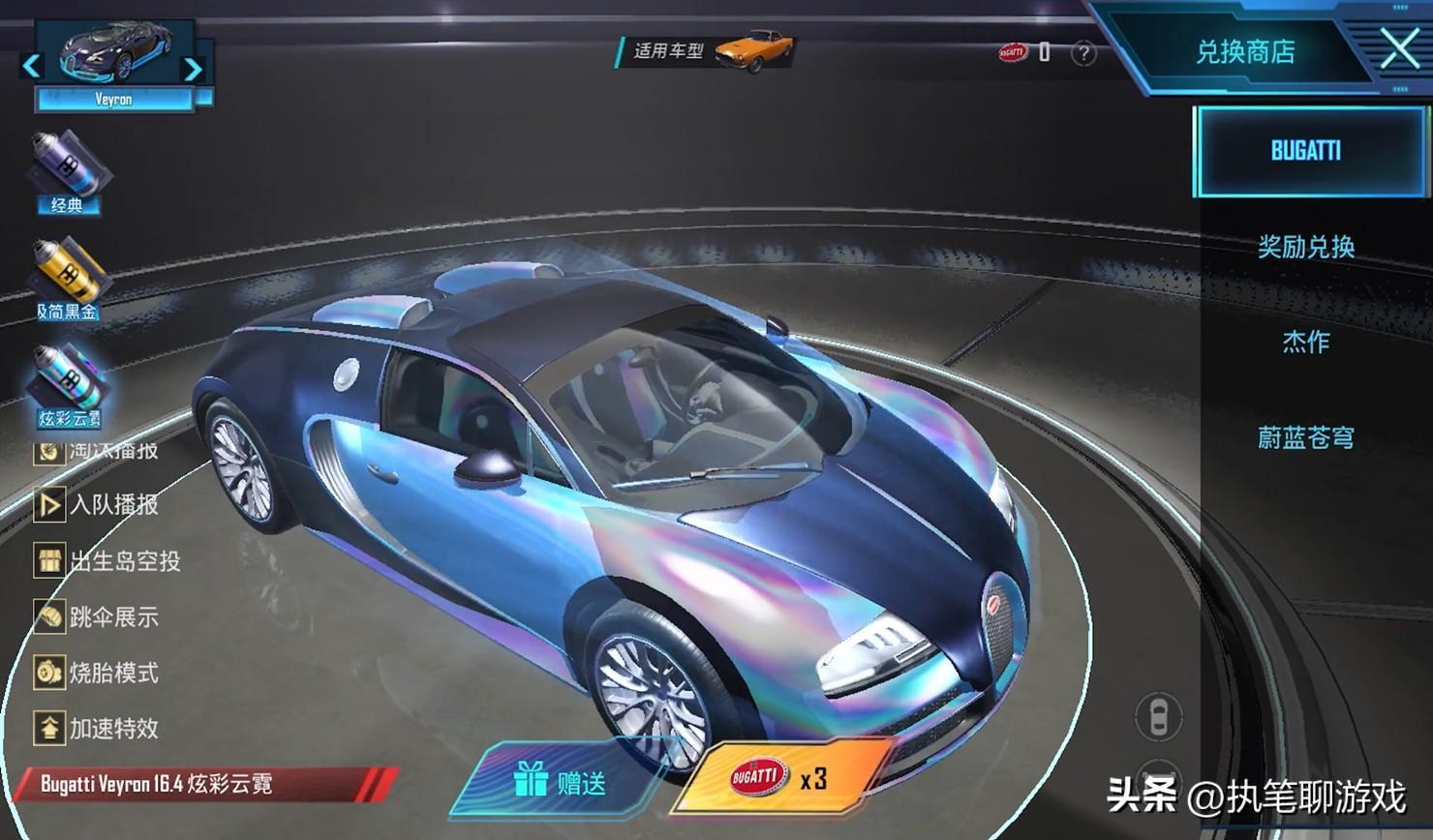Select the BUGATTI shop tab
The image size is (1433, 840).
[1305, 151]
